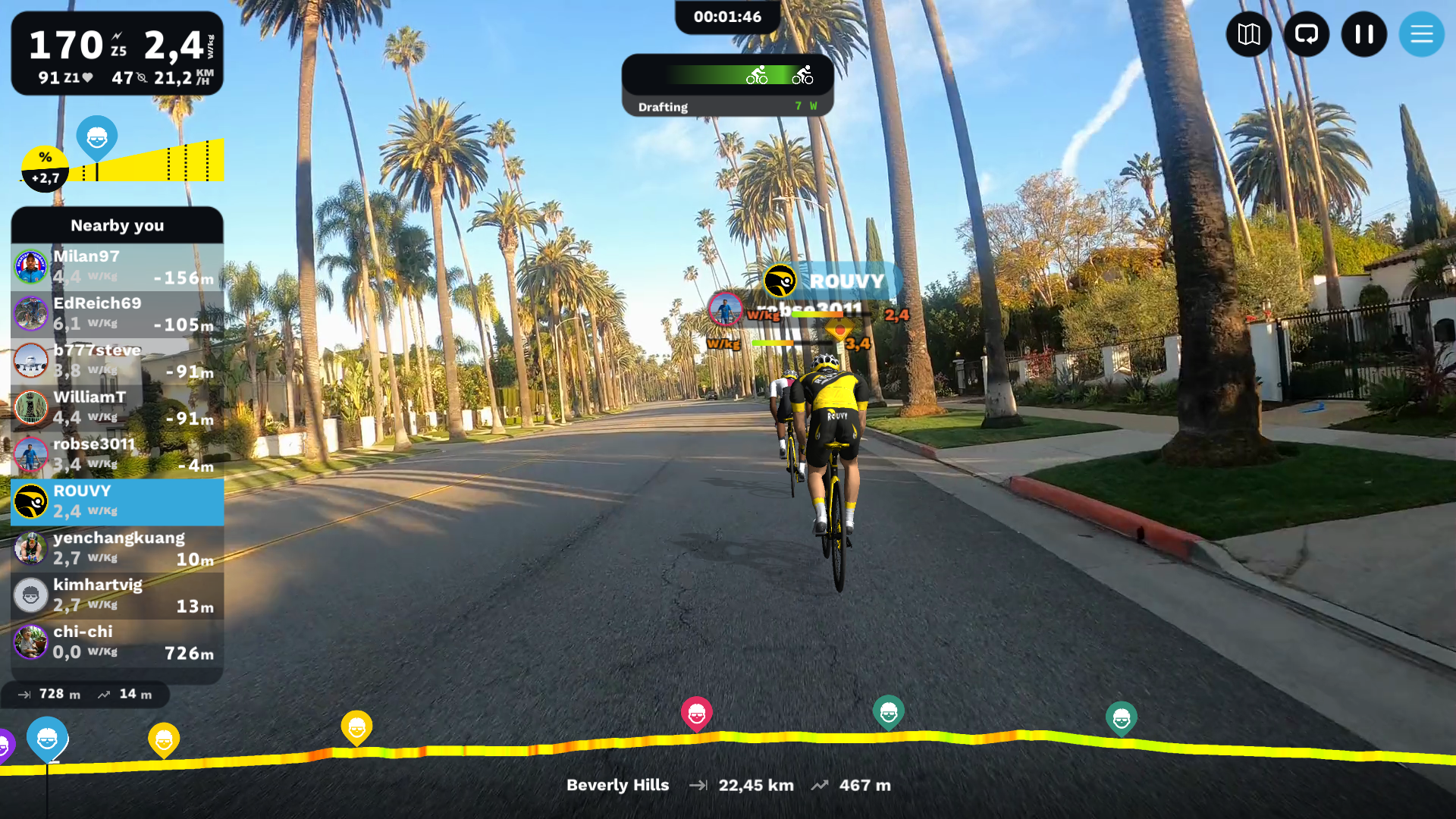Open the power and speed stats panel
Screen dimensions: 1456x819
point(118,54)
